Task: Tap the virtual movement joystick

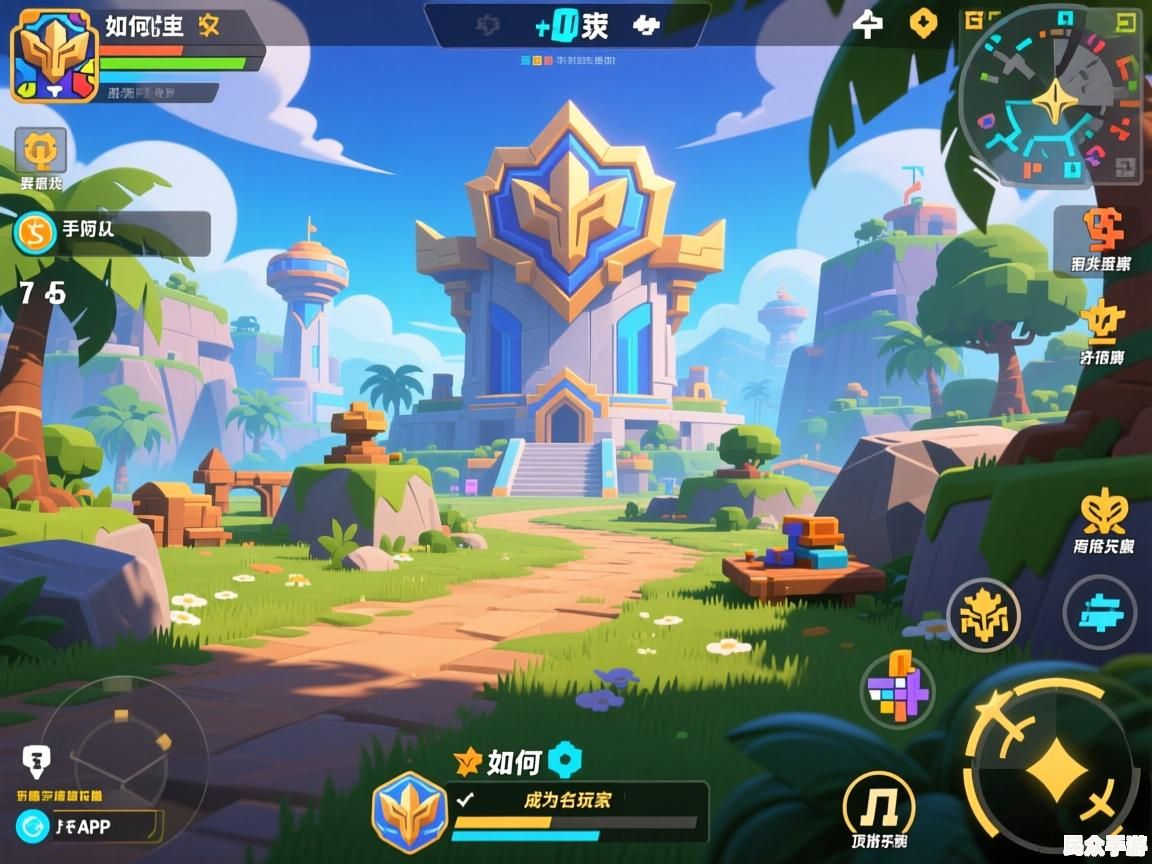Action: [125, 752]
